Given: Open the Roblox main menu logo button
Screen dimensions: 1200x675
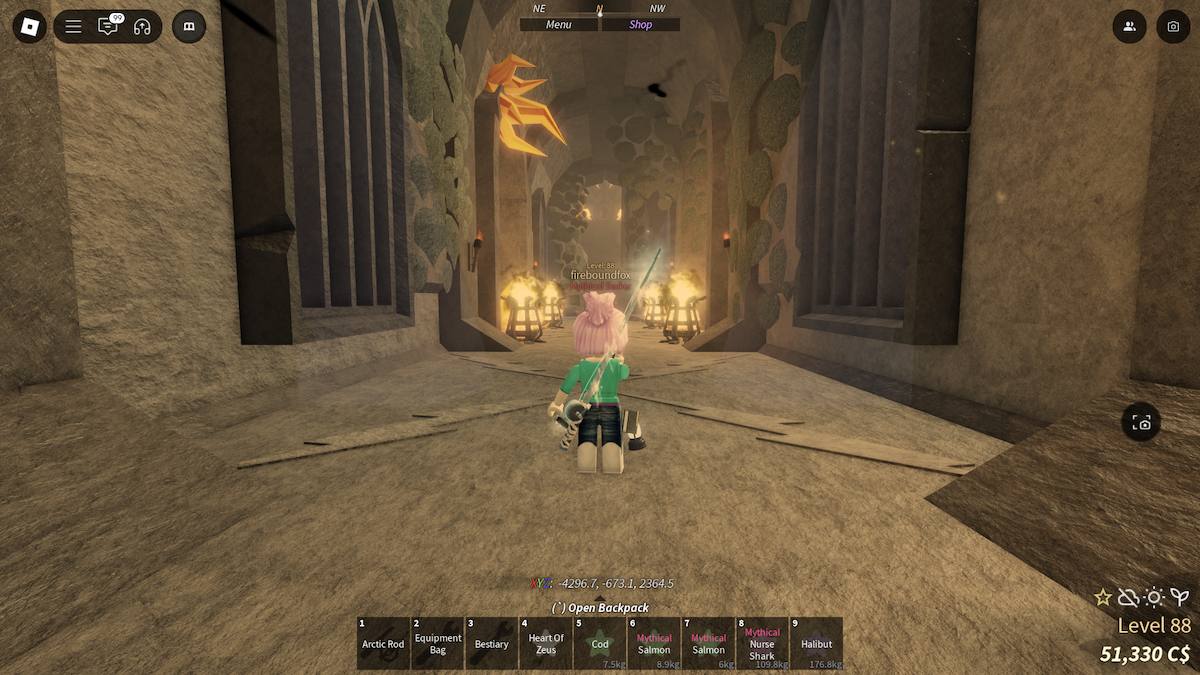Looking at the screenshot, I should coord(30,27).
